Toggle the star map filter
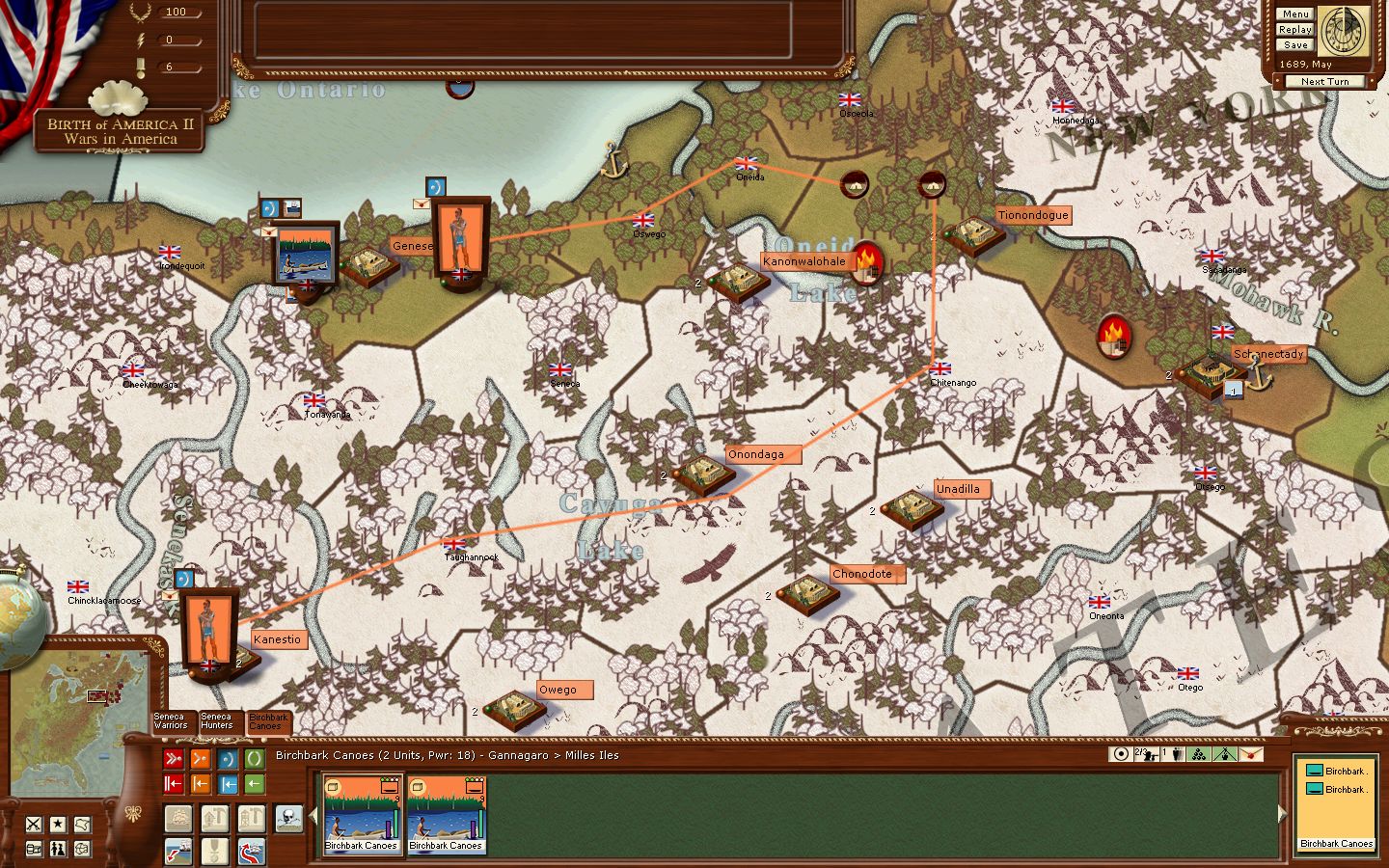This screenshot has height=868, width=1389. click(x=58, y=824)
